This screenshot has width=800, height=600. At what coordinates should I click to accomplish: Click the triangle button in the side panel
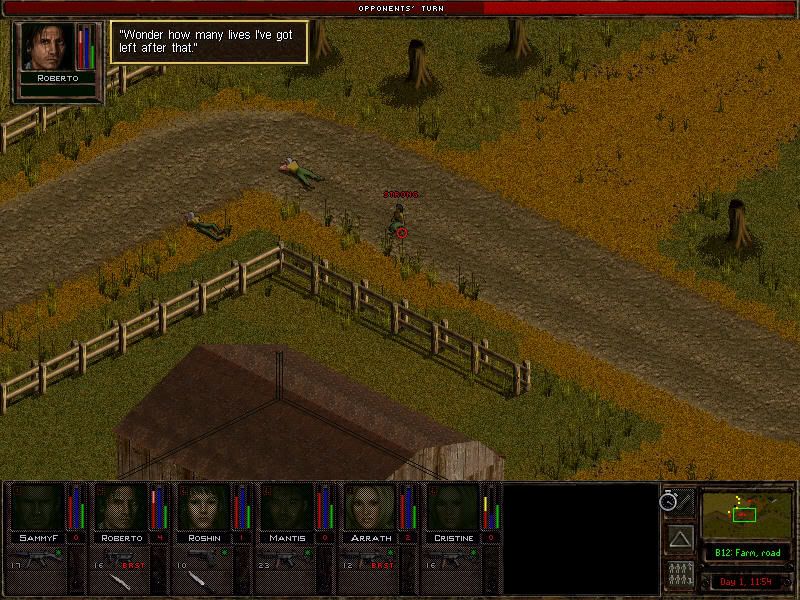681,539
